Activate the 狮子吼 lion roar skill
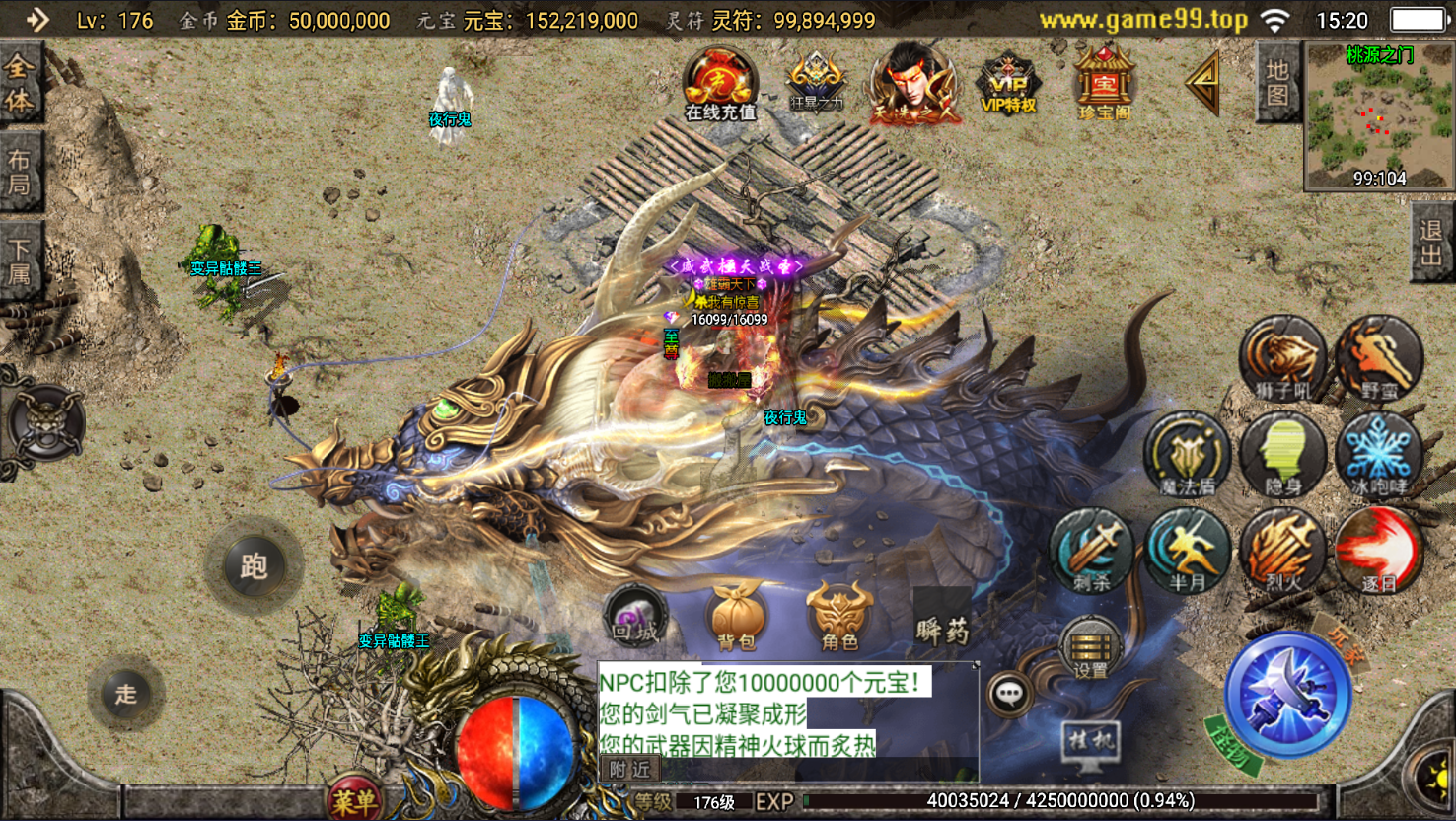This screenshot has width=1456, height=821. click(x=1282, y=359)
